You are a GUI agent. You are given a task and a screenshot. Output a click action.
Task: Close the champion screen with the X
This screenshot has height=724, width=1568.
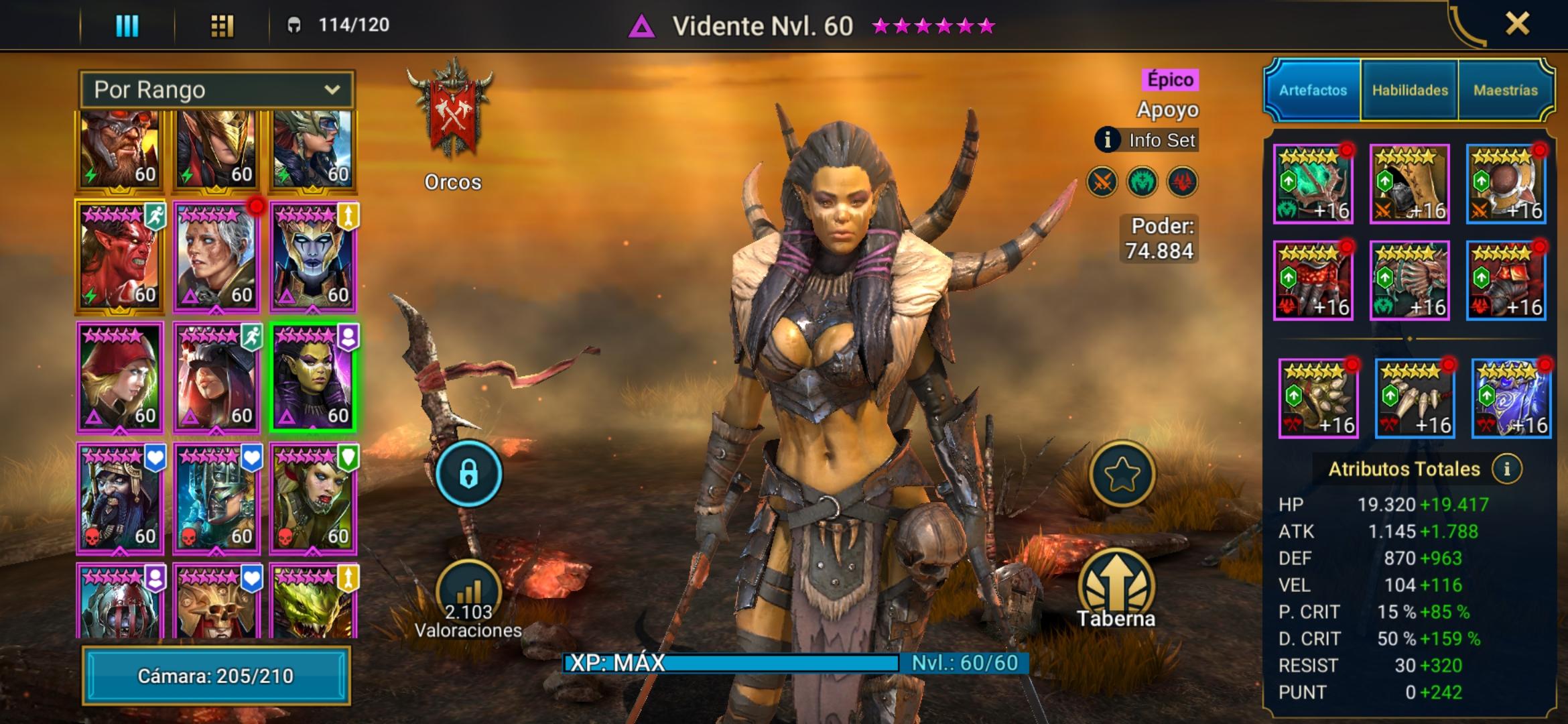tap(1517, 24)
